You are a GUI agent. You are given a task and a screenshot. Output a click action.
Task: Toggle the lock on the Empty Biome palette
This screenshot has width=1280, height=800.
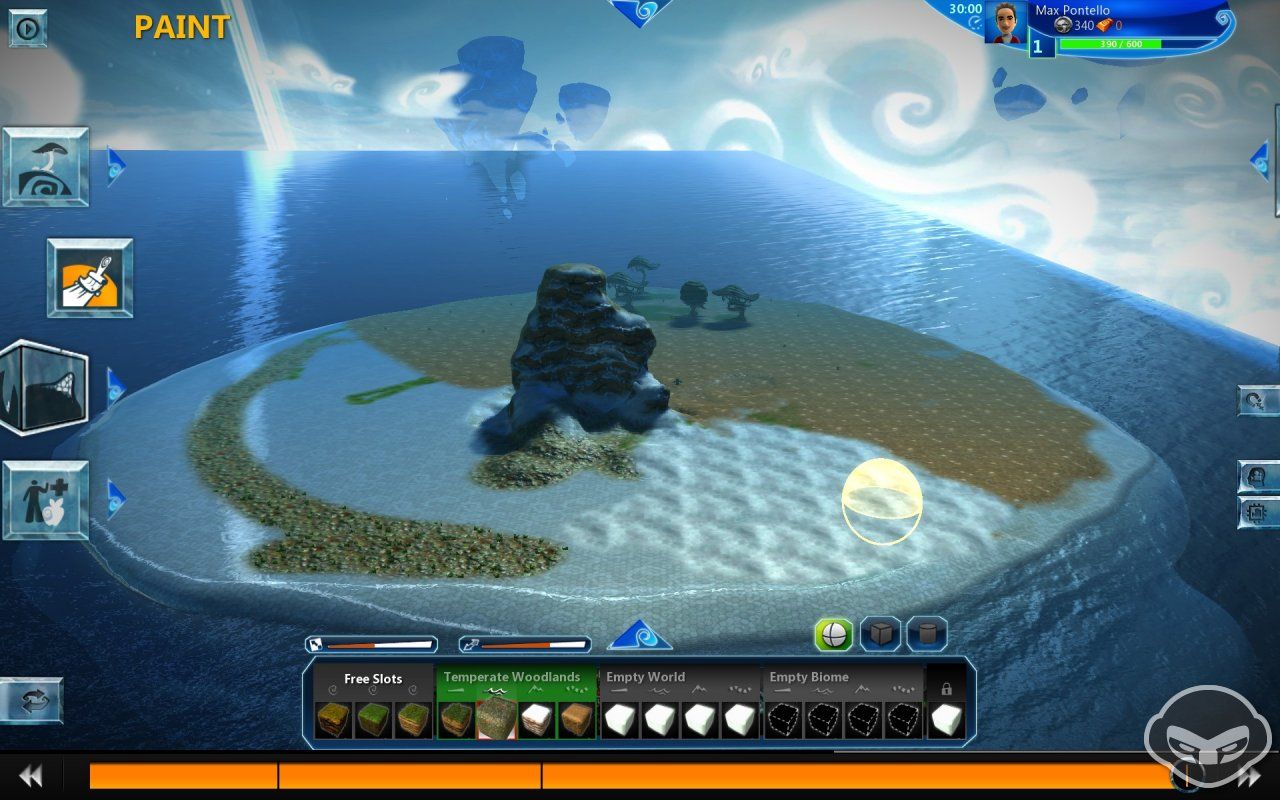(948, 690)
